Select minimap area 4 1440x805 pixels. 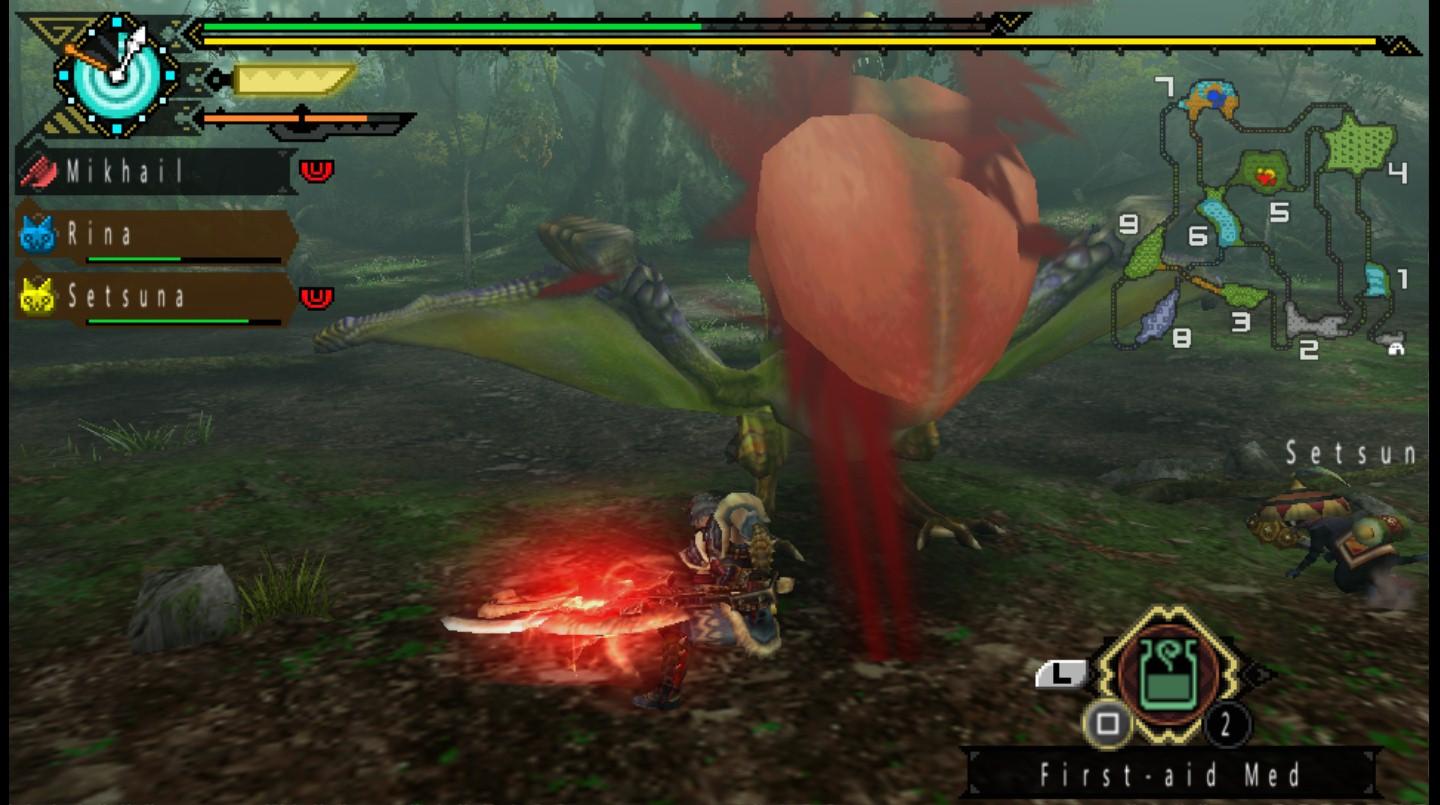tap(1358, 144)
